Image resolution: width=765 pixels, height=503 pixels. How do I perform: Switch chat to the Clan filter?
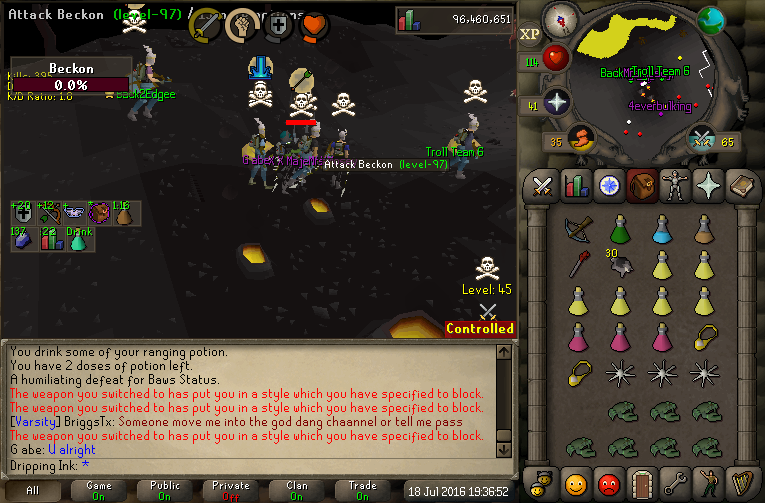pyautogui.click(x=297, y=490)
